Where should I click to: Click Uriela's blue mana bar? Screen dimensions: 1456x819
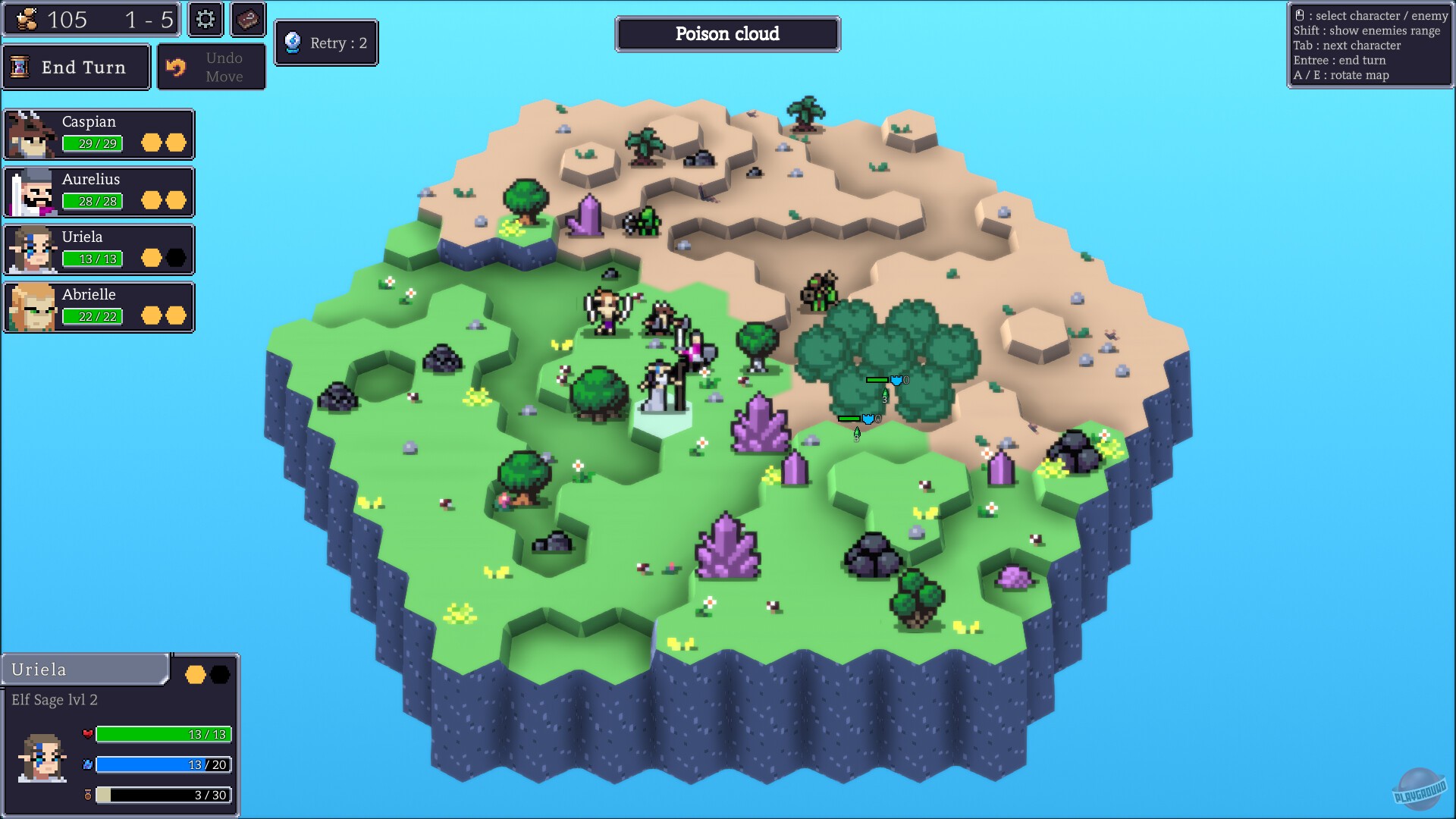point(163,765)
